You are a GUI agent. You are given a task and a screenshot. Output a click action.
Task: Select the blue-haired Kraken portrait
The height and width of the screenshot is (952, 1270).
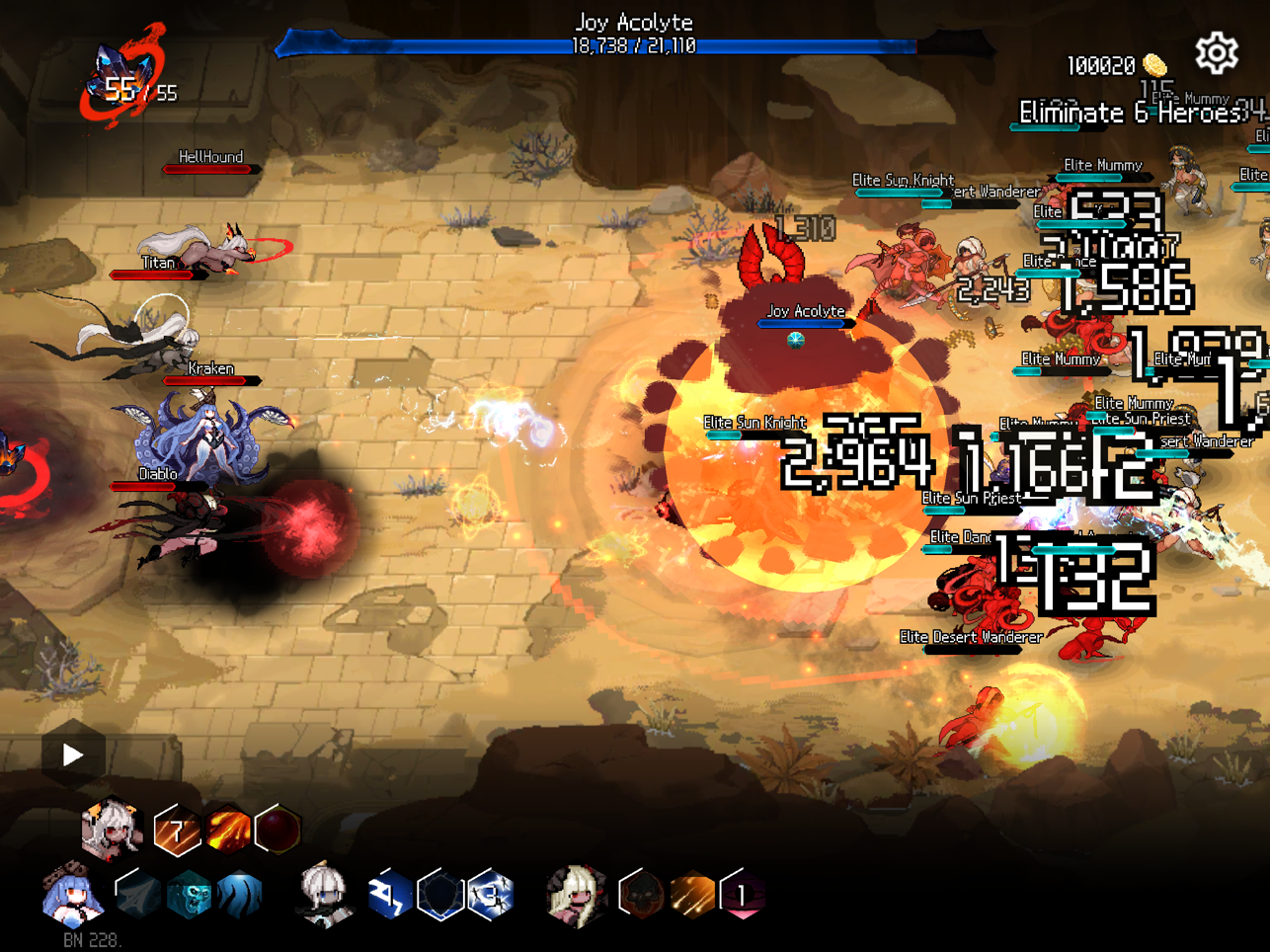pos(72,896)
